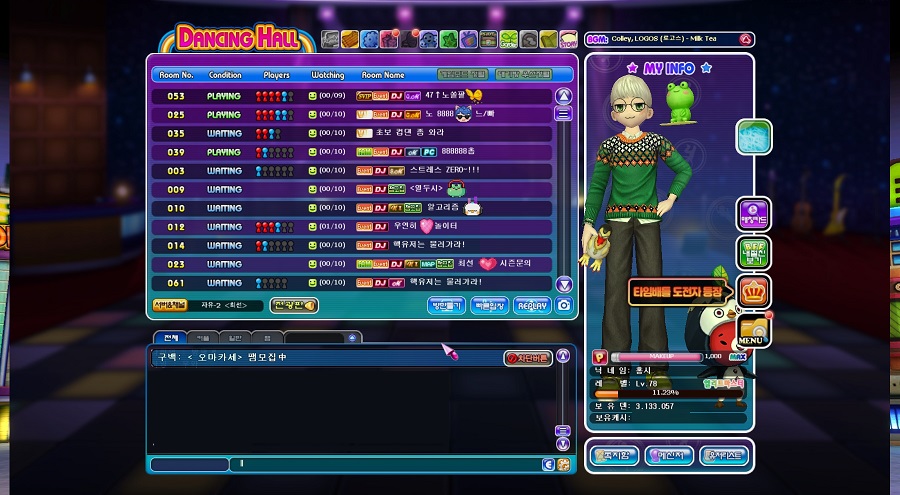Switch to the All (전체) chat tab
Image resolution: width=900 pixels, height=495 pixels.
pos(170,338)
